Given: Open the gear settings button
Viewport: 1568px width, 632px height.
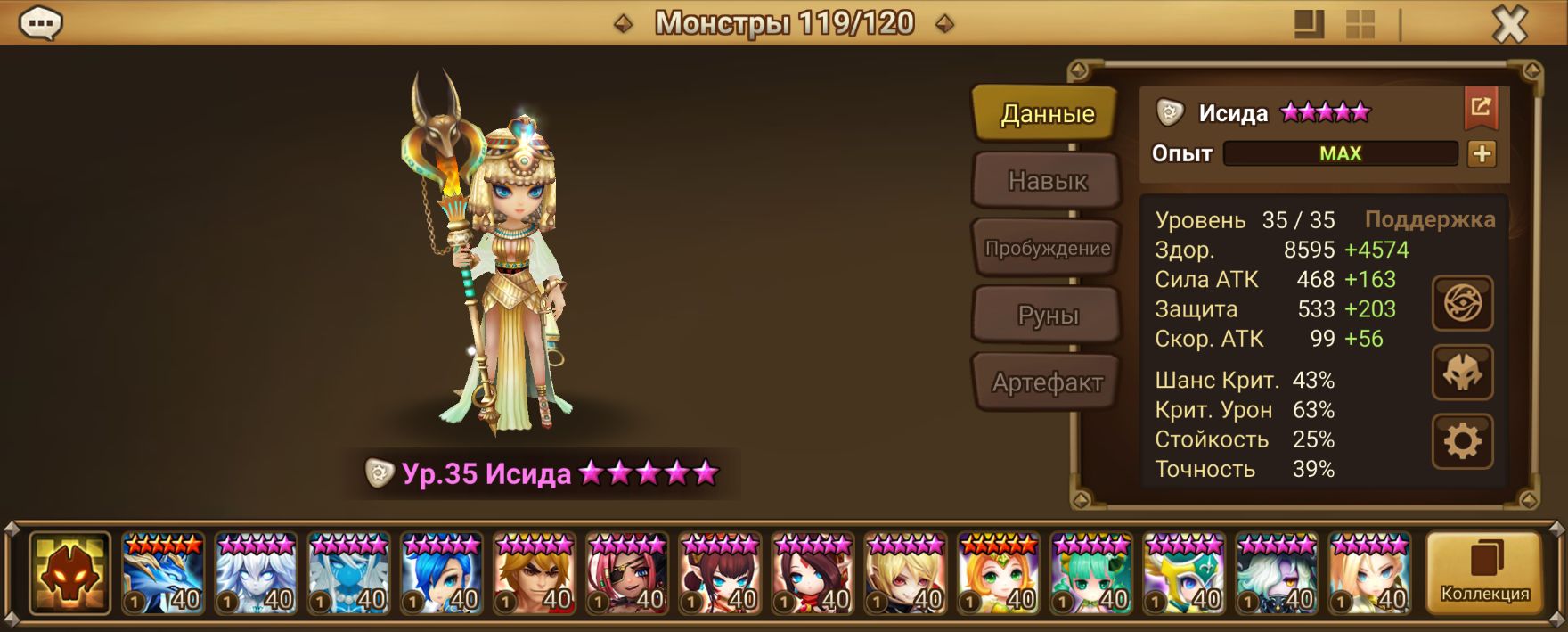Looking at the screenshot, I should coord(1462,441).
